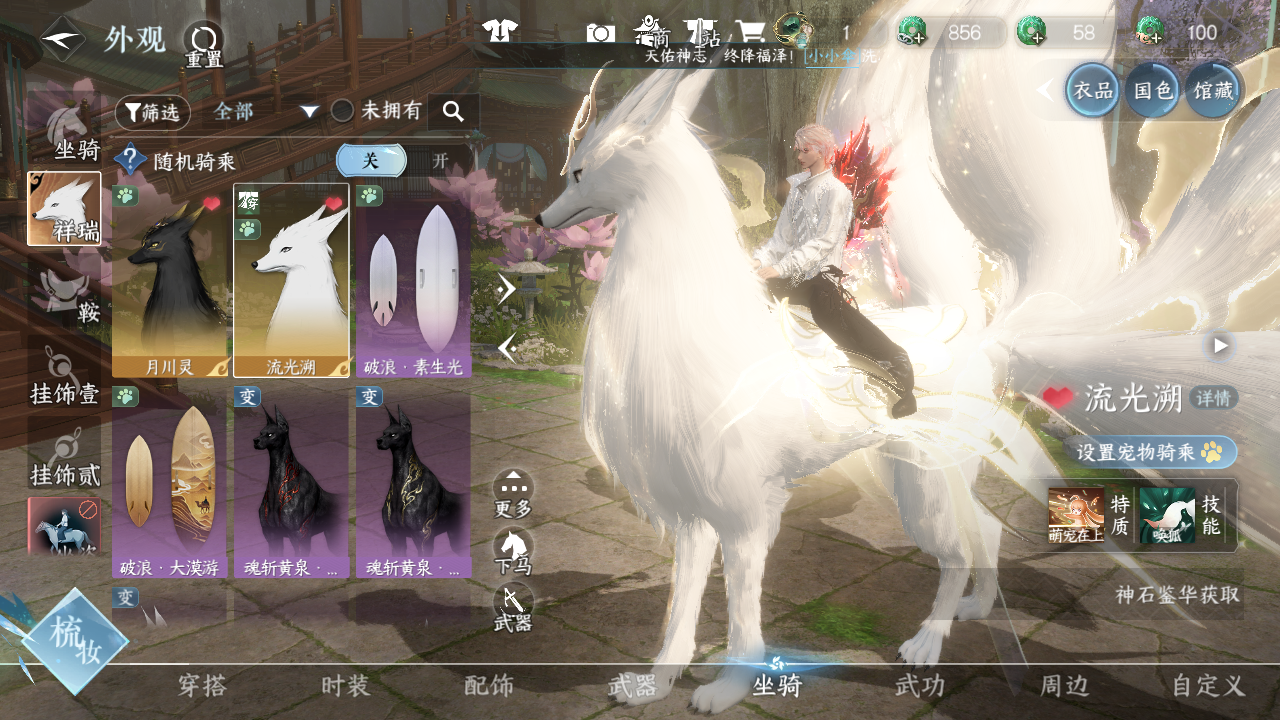This screenshot has width=1280, height=720.
Task: Switch to the 时装 fashion tab
Action: click(x=346, y=686)
